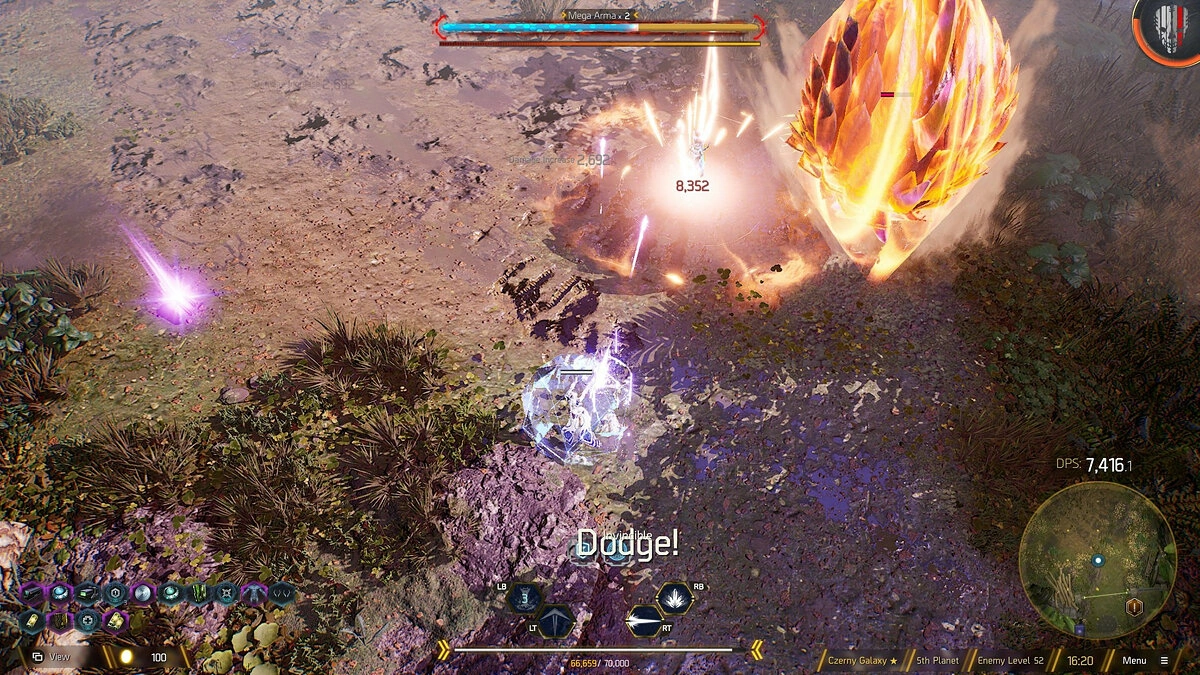Activate the arrowhead ability icon
Screen dimensions: 1200x675
click(555, 622)
